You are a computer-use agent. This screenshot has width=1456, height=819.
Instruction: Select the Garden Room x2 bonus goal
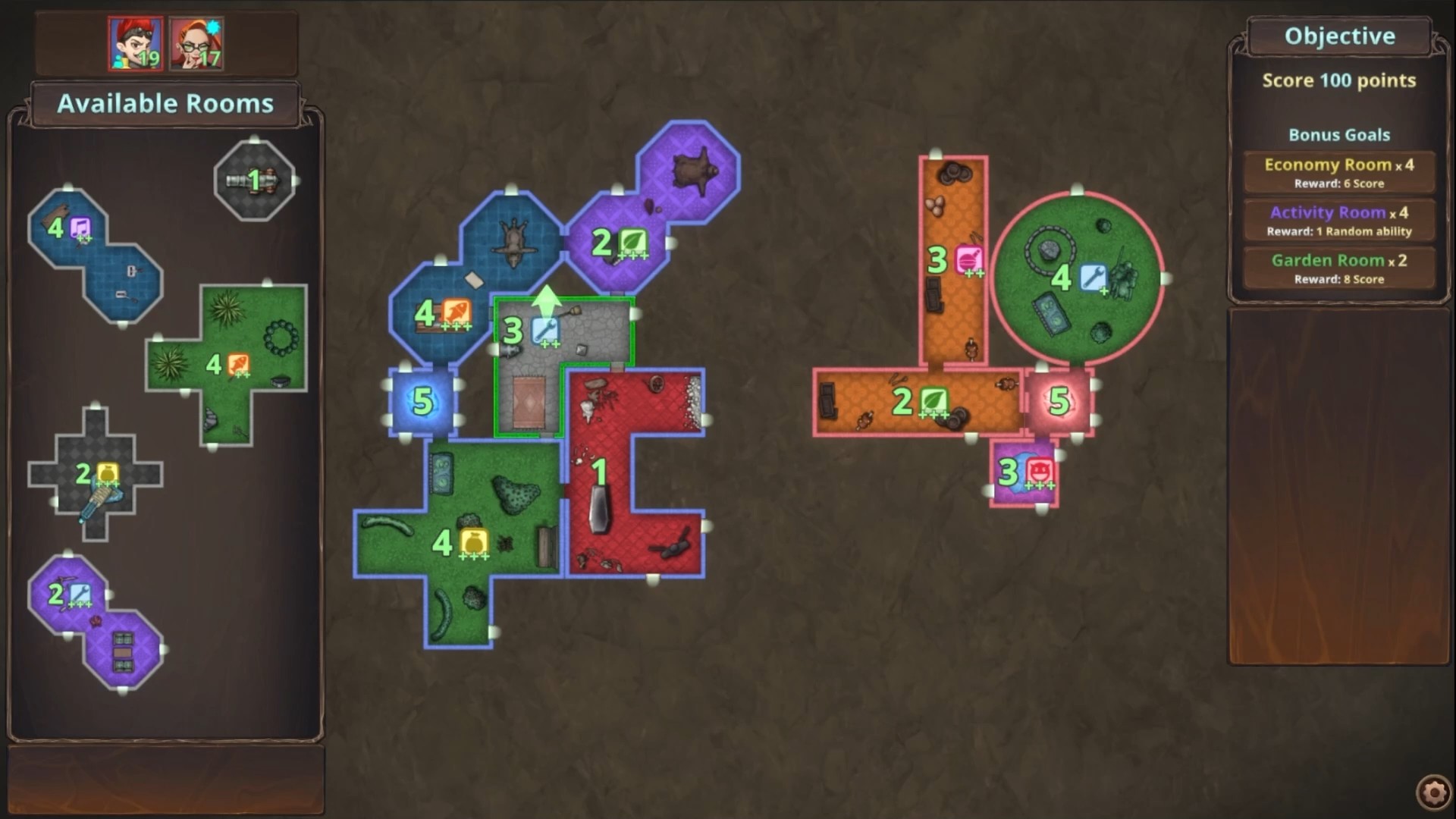tap(1338, 267)
